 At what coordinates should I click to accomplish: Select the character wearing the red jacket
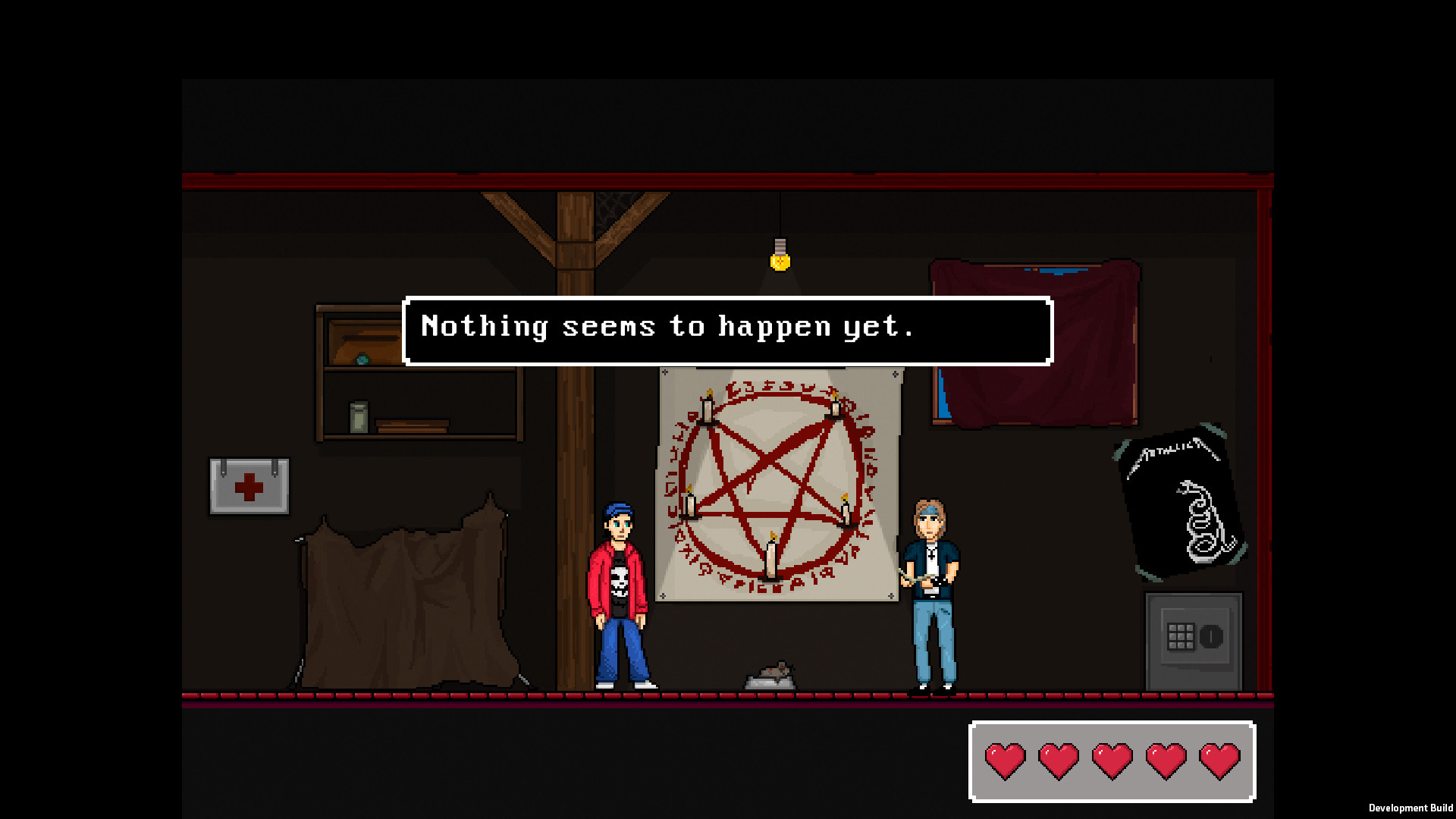620,591
